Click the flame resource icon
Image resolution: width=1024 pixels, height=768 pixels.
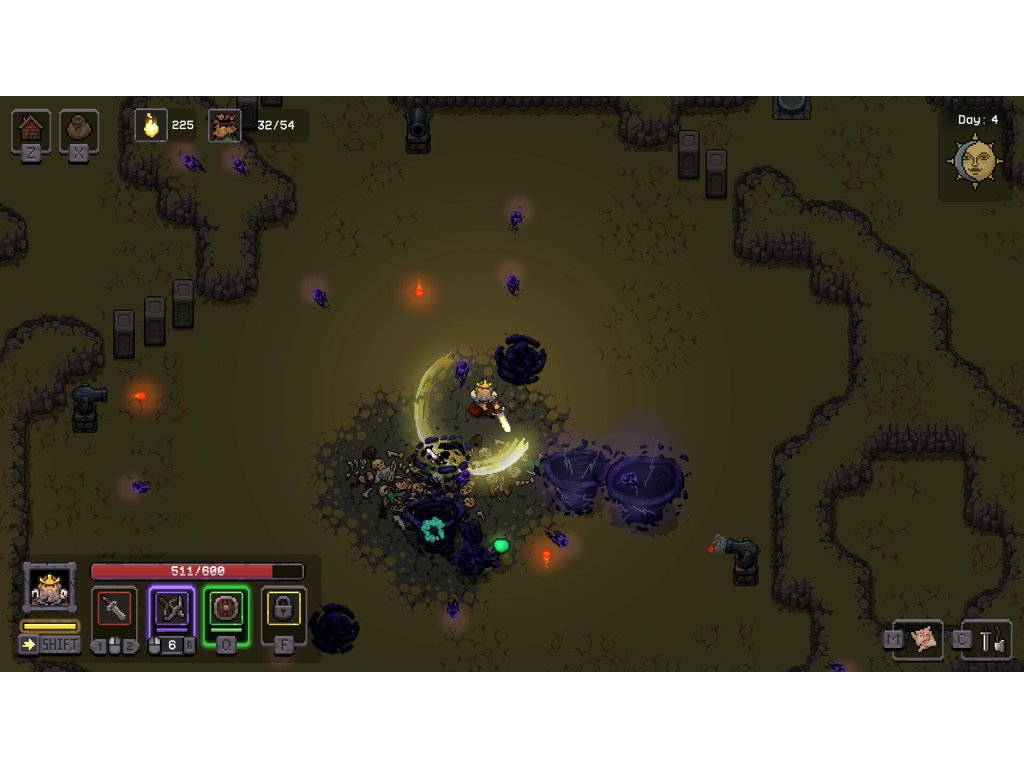151,125
